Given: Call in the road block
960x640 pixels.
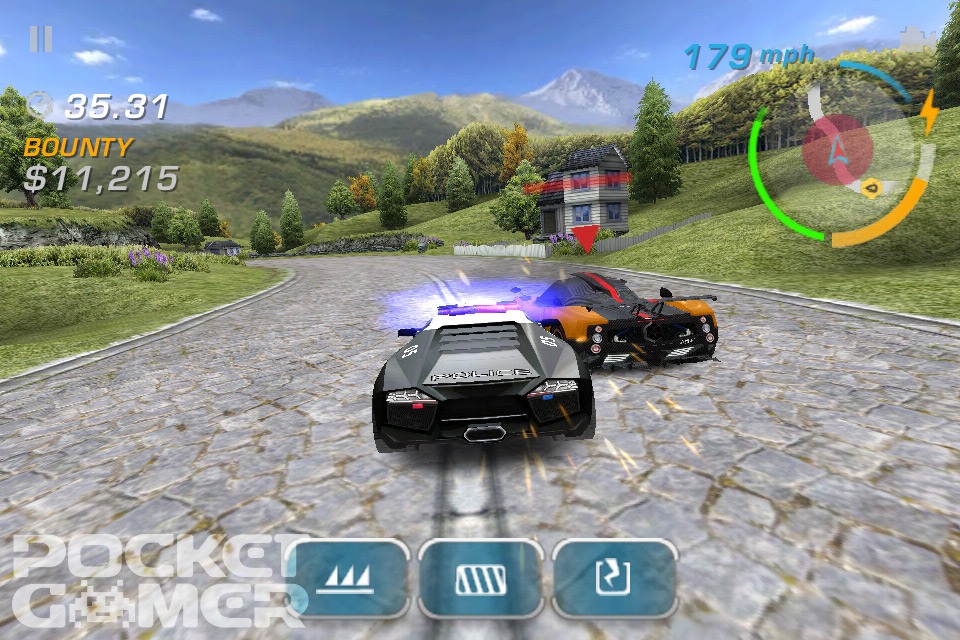Looking at the screenshot, I should pyautogui.click(x=481, y=578).
